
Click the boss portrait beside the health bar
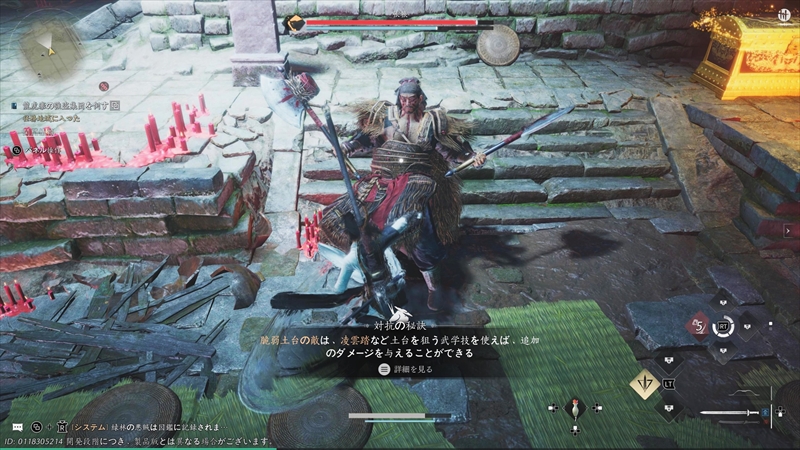[x=296, y=23]
